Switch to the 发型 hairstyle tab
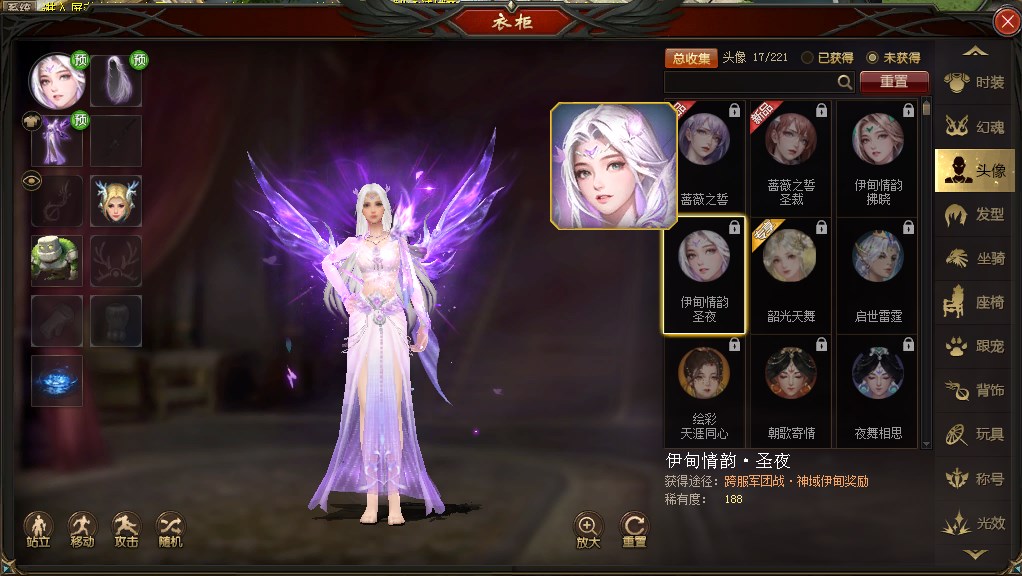 (x=975, y=215)
